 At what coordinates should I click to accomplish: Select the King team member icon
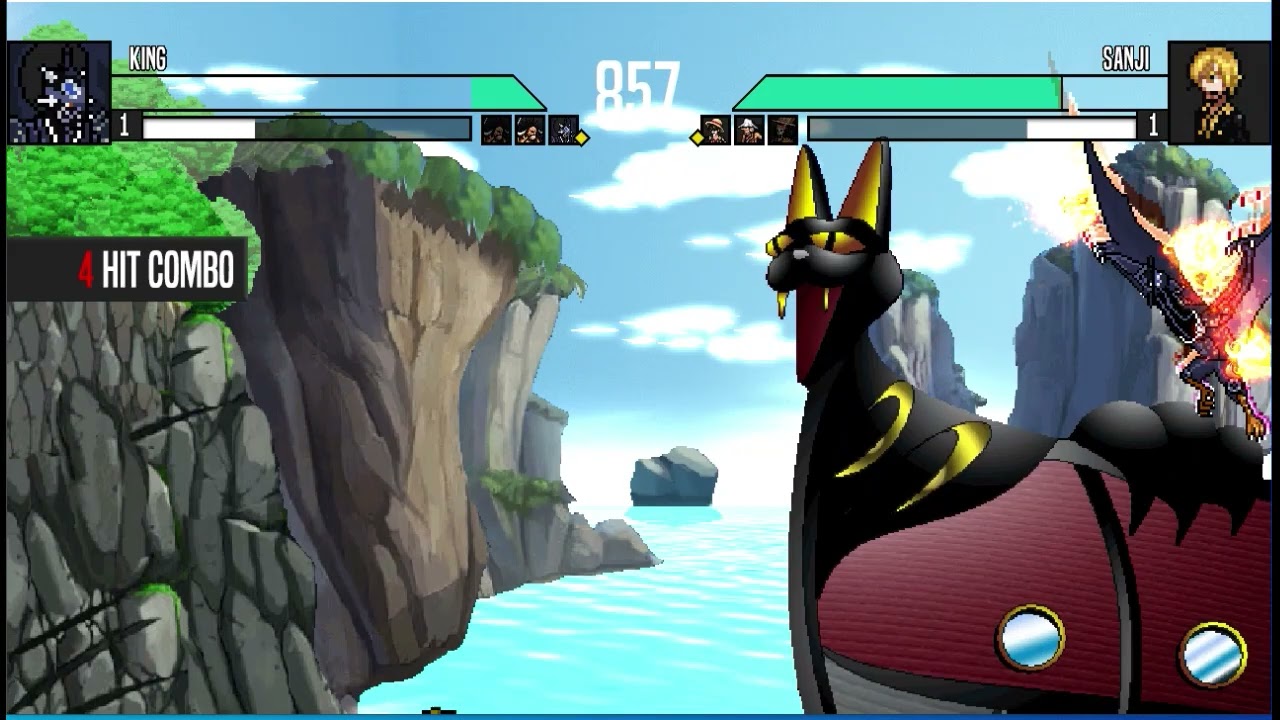point(564,130)
